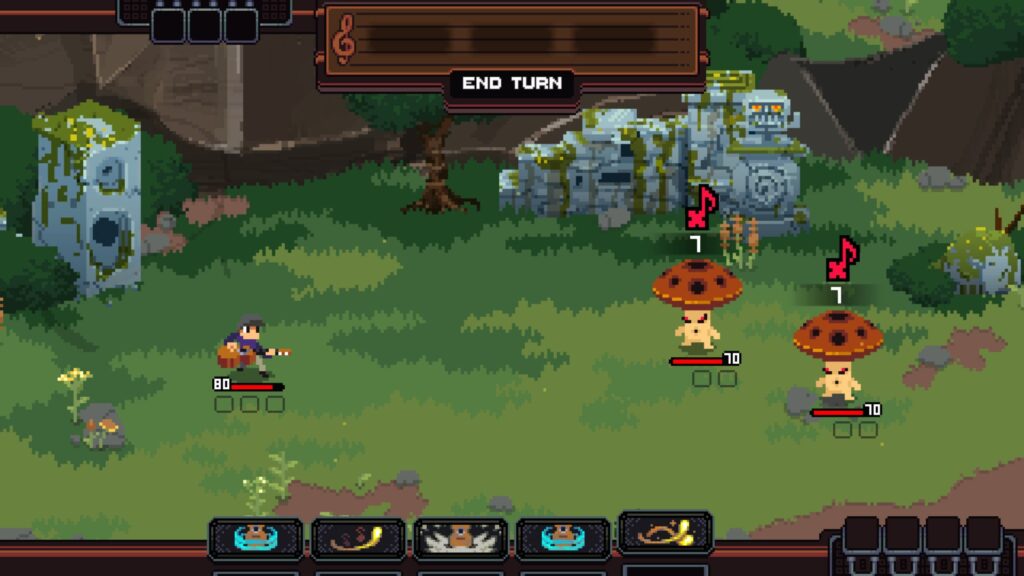Pick the dim swirl card with red notes
The height and width of the screenshot is (576, 1024).
tap(358, 538)
